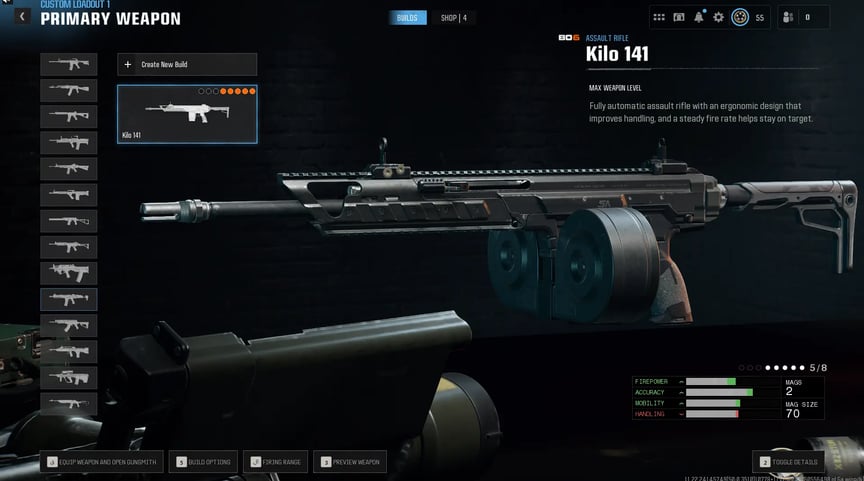Open the player level emblem
Screen dimensions: 864x481
pos(740,17)
